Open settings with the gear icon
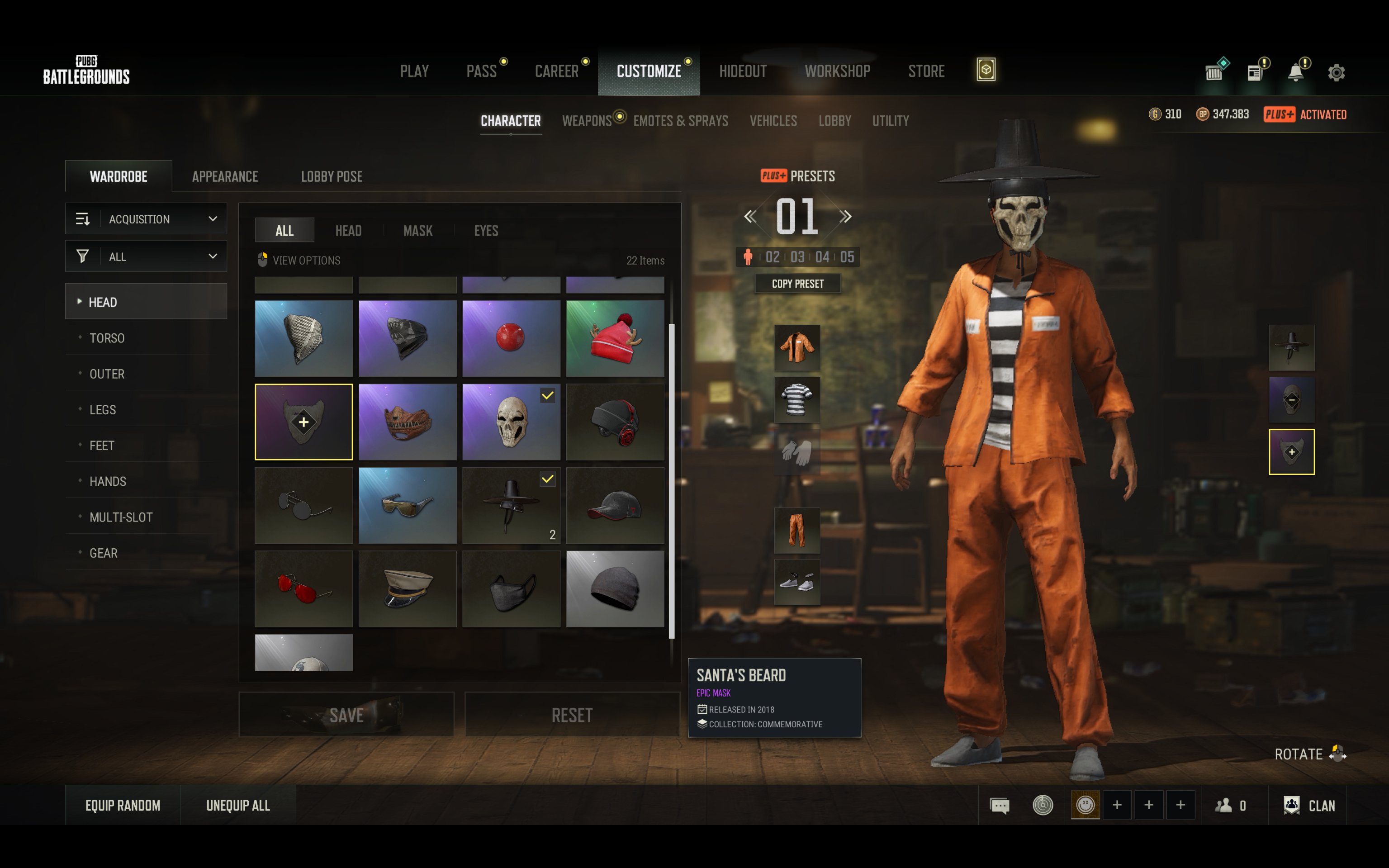 [1336, 72]
